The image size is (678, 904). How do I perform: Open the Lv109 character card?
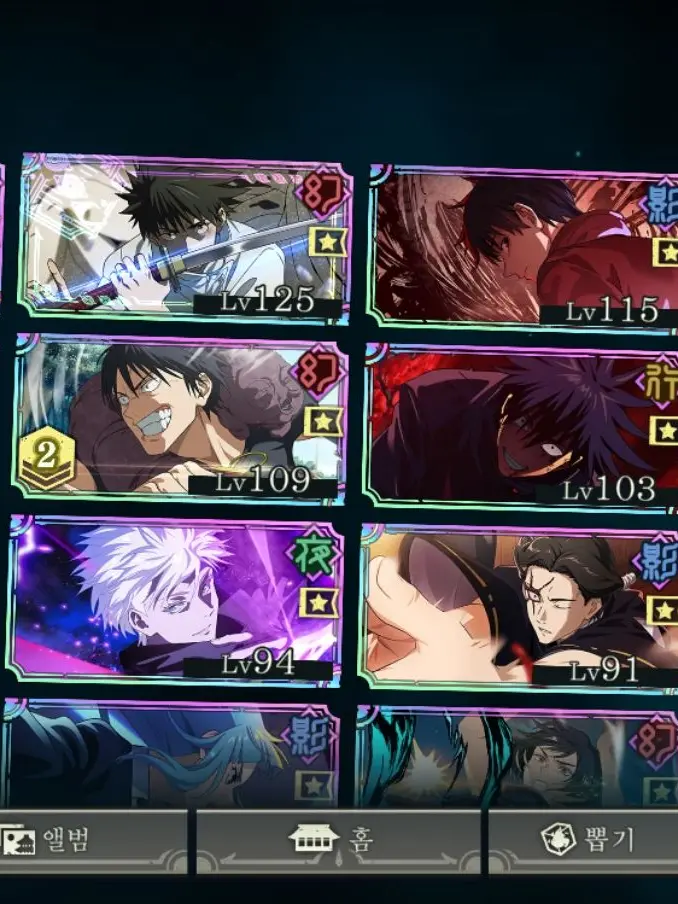(x=180, y=419)
